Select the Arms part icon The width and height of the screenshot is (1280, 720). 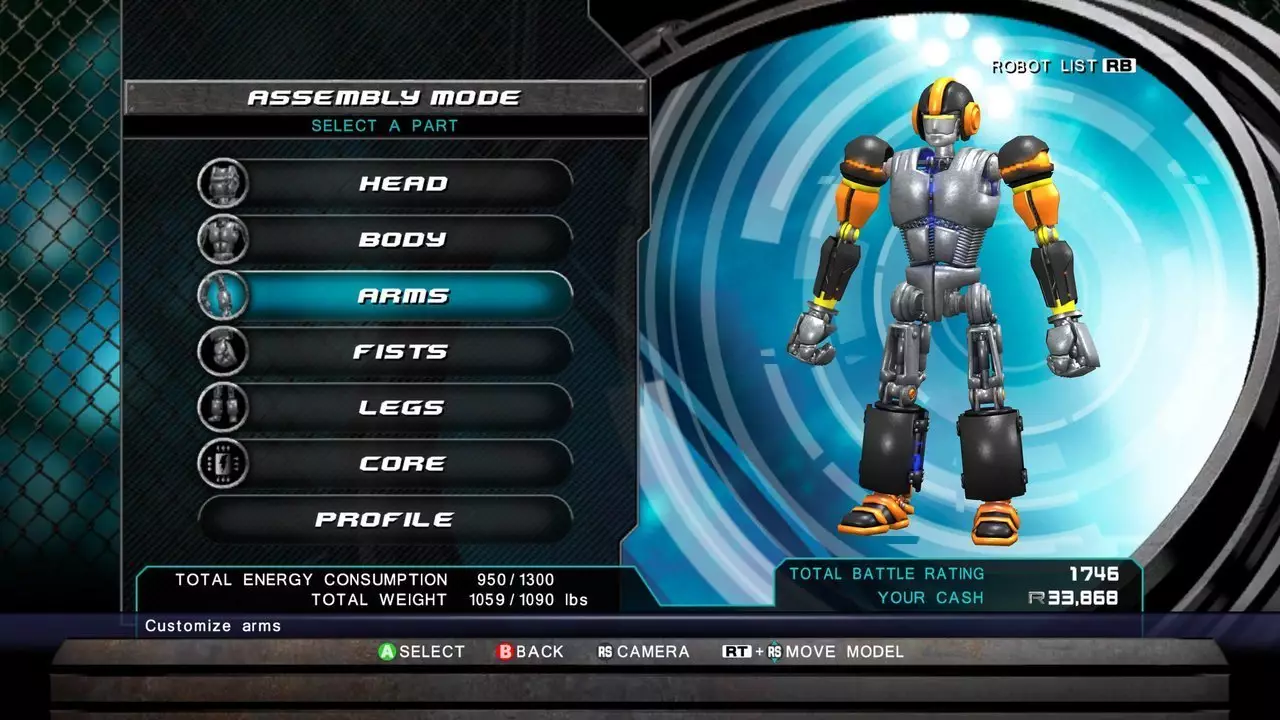coord(222,295)
